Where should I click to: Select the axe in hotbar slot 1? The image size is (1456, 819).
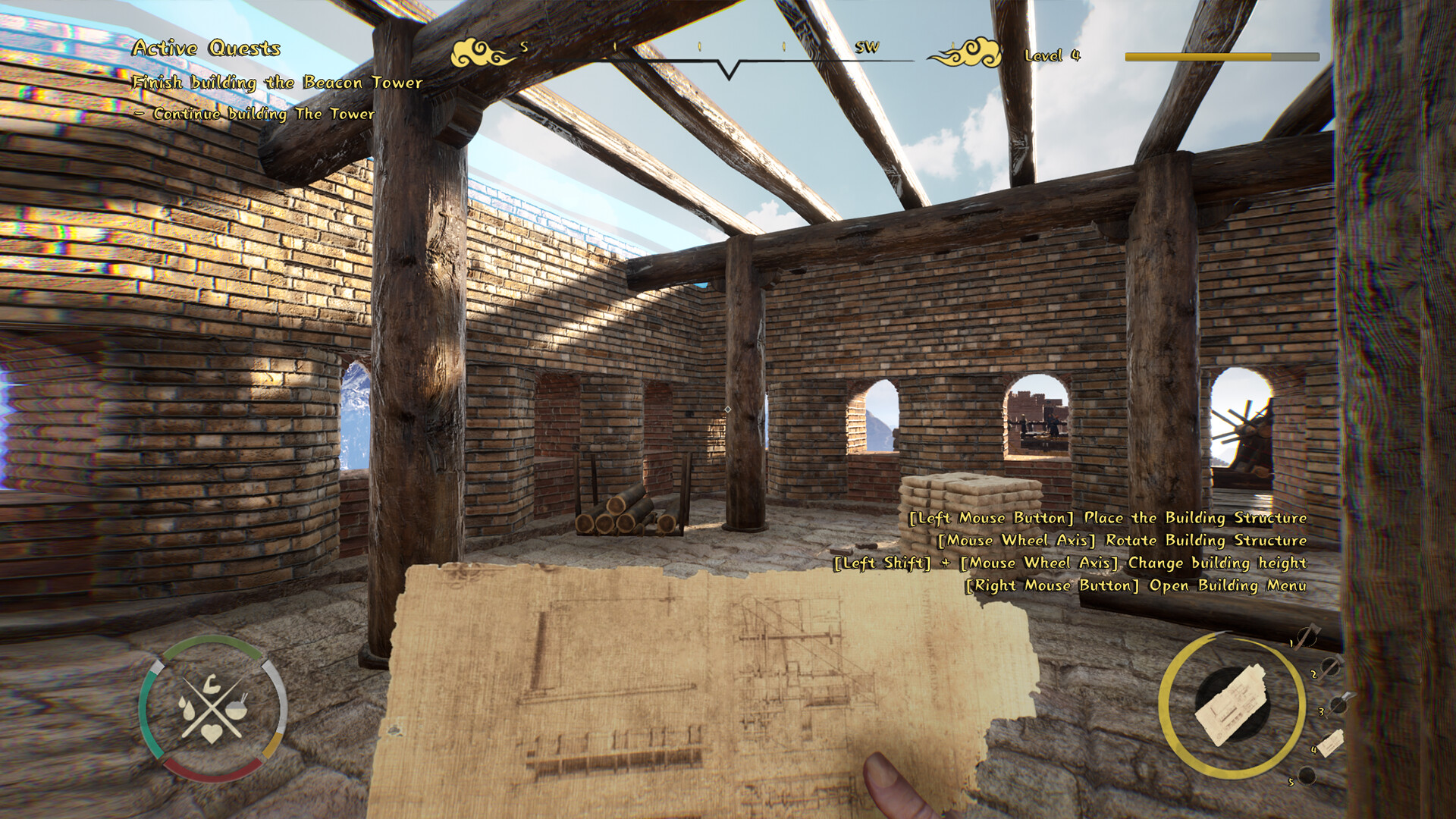pos(1307,635)
